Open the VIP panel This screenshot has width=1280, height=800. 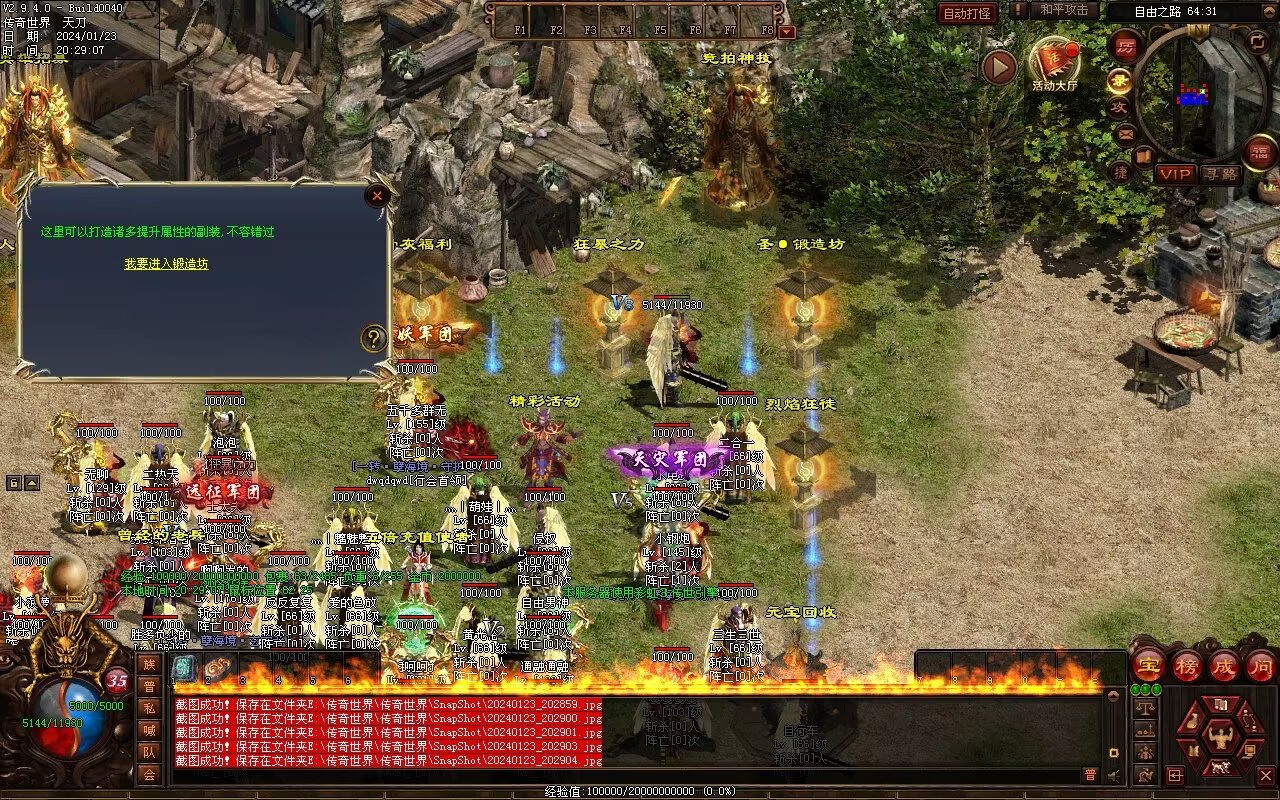coord(1175,174)
